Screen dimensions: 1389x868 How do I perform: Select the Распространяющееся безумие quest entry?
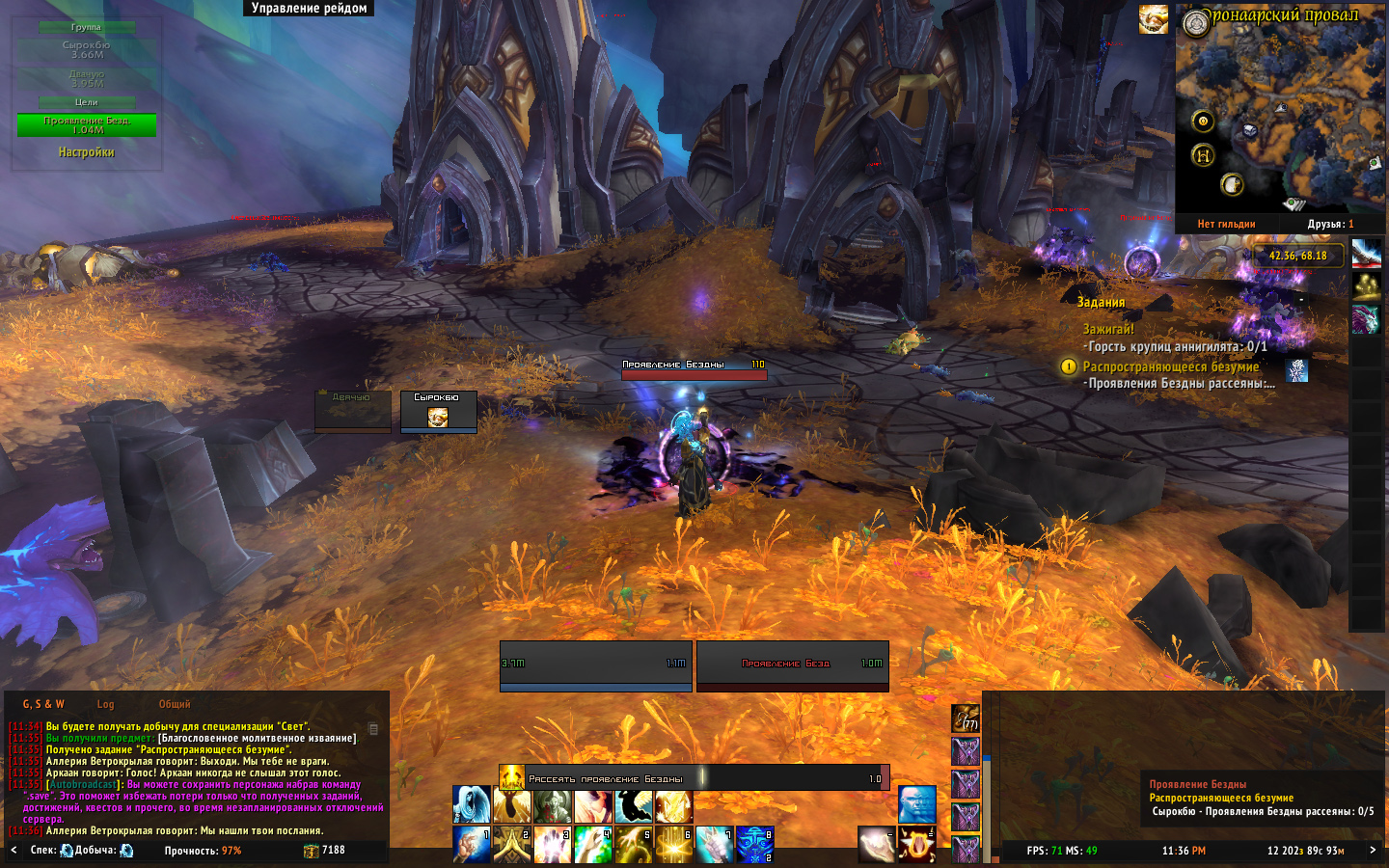tap(1170, 366)
